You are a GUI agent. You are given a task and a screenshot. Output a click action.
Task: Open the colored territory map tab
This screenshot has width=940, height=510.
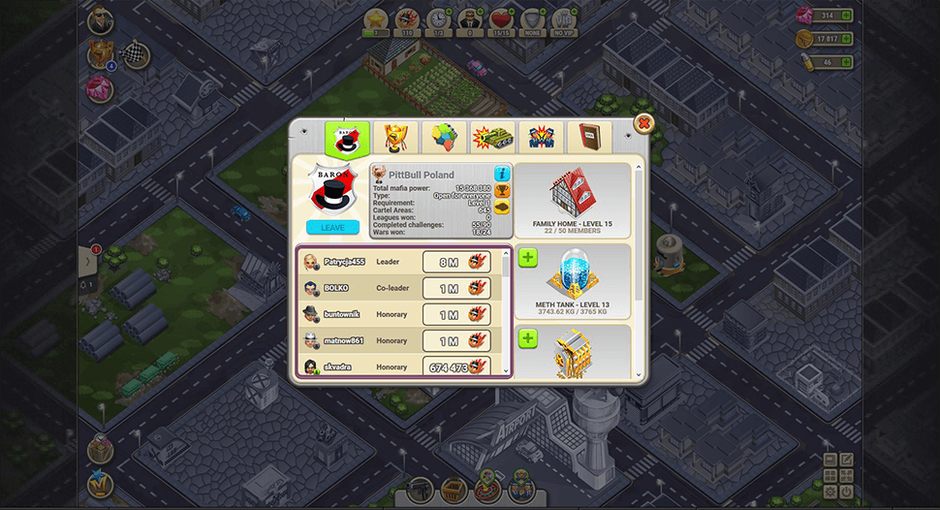(443, 137)
